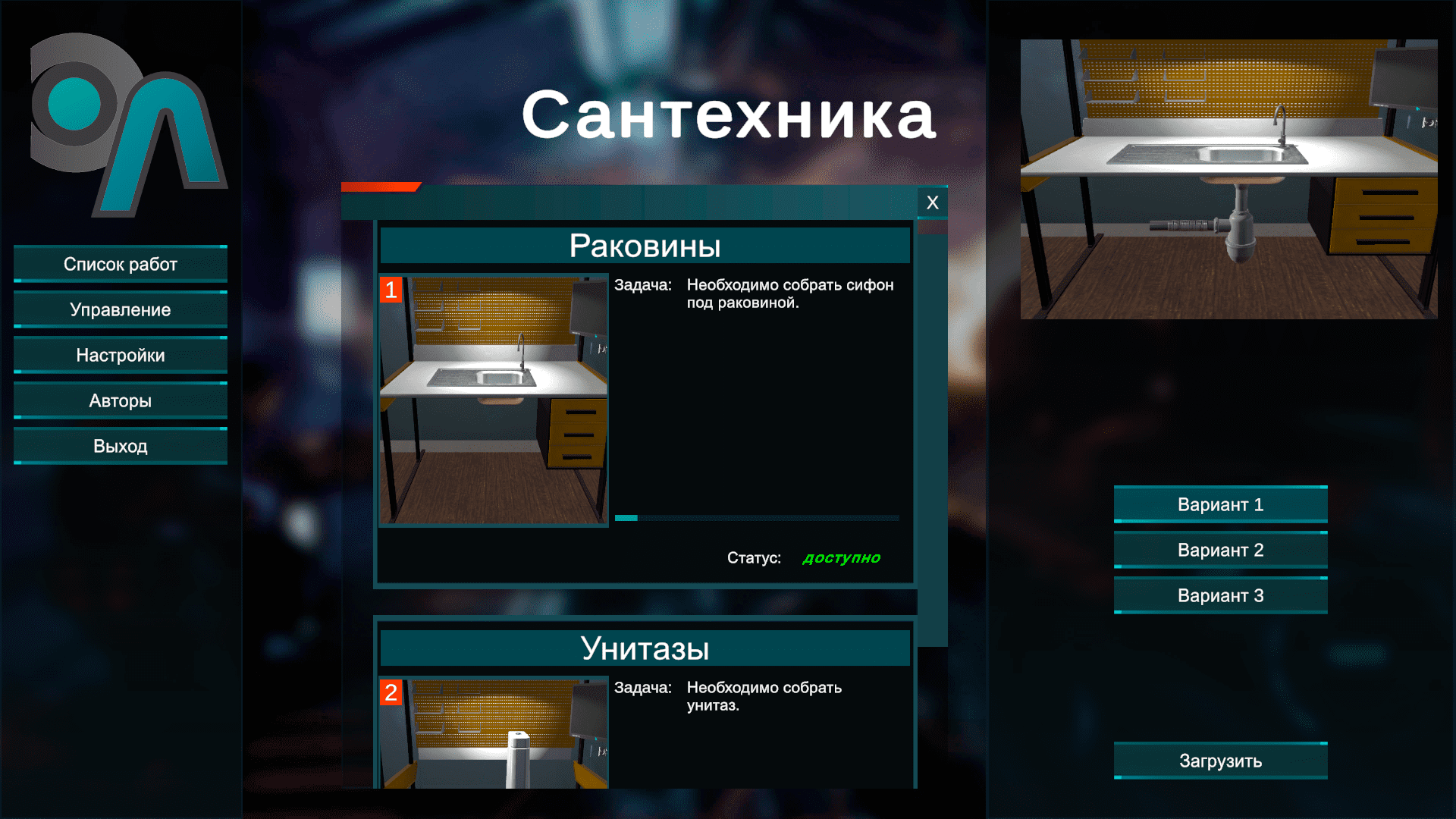Click the sink workstation thumbnail

click(493, 398)
